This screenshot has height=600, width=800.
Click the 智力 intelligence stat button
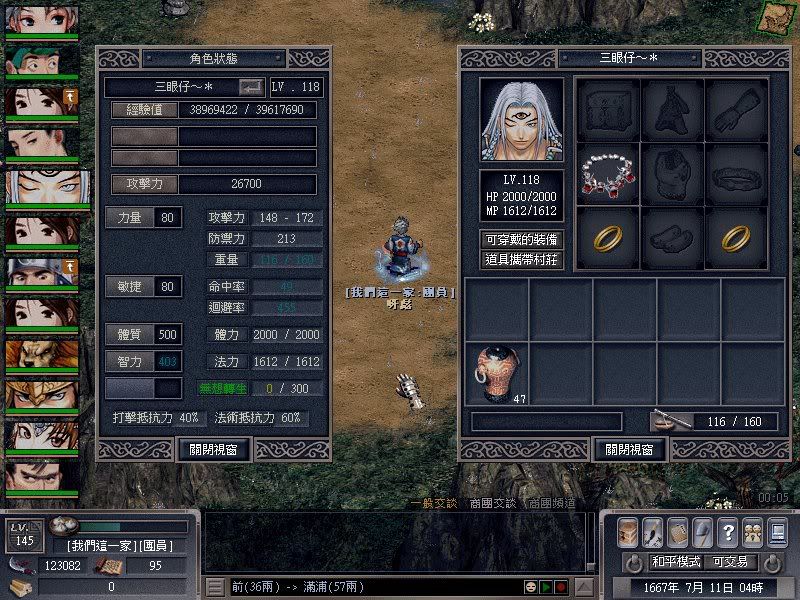pyautogui.click(x=130, y=360)
